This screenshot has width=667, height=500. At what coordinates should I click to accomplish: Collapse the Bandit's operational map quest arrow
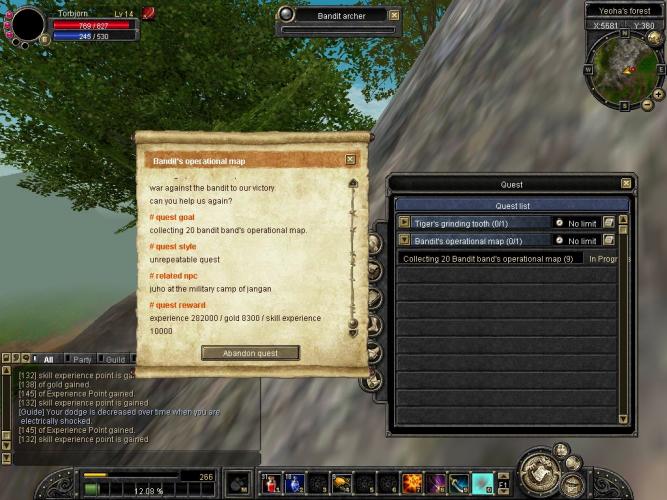coord(404,240)
